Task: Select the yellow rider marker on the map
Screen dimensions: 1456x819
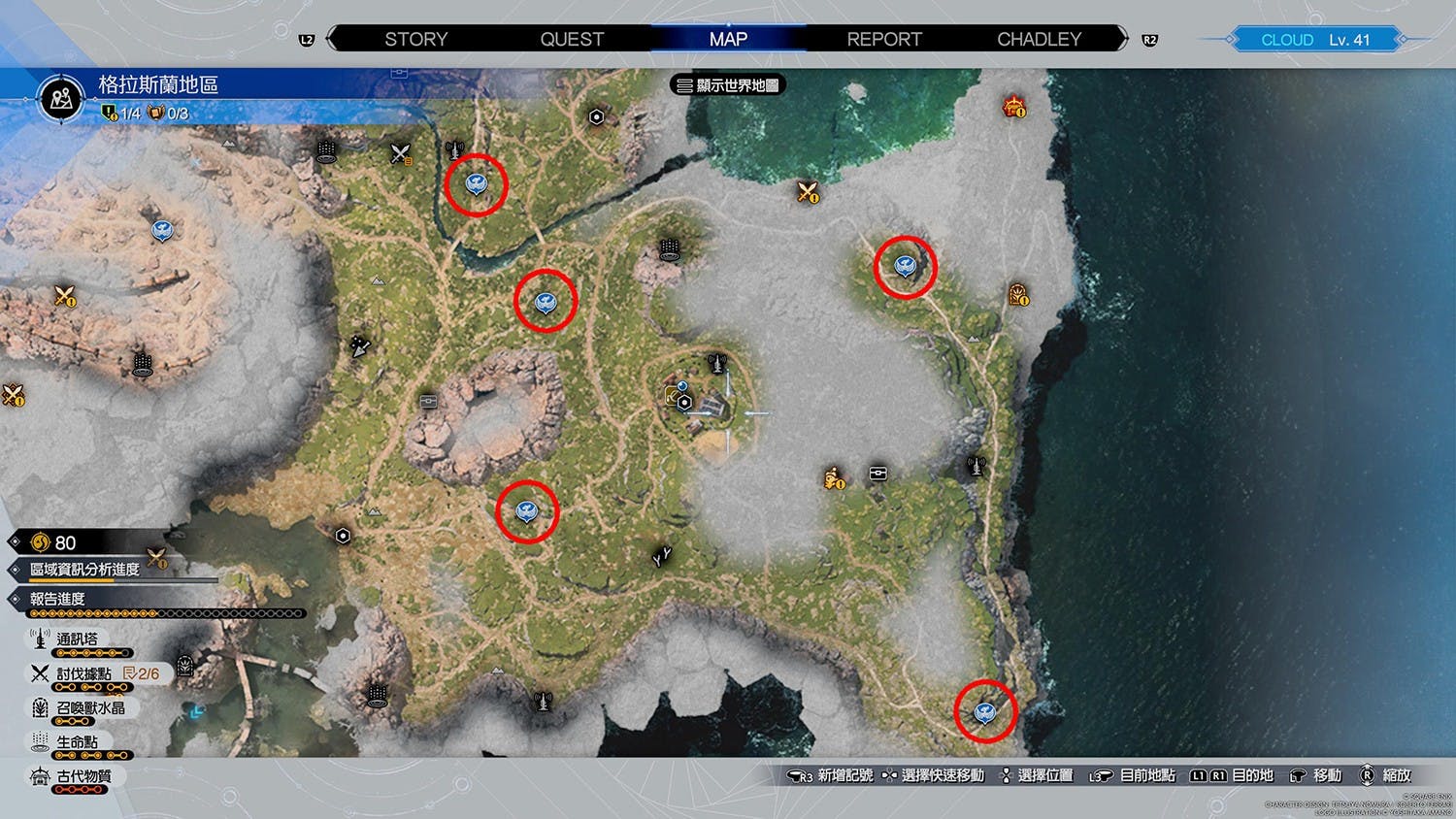Action: 834,477
